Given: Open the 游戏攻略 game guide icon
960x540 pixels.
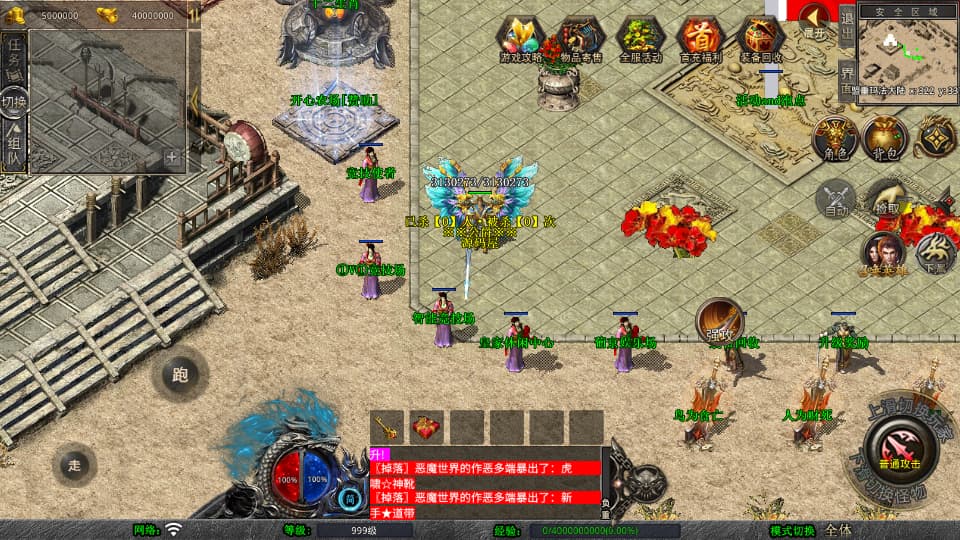Looking at the screenshot, I should click(521, 39).
